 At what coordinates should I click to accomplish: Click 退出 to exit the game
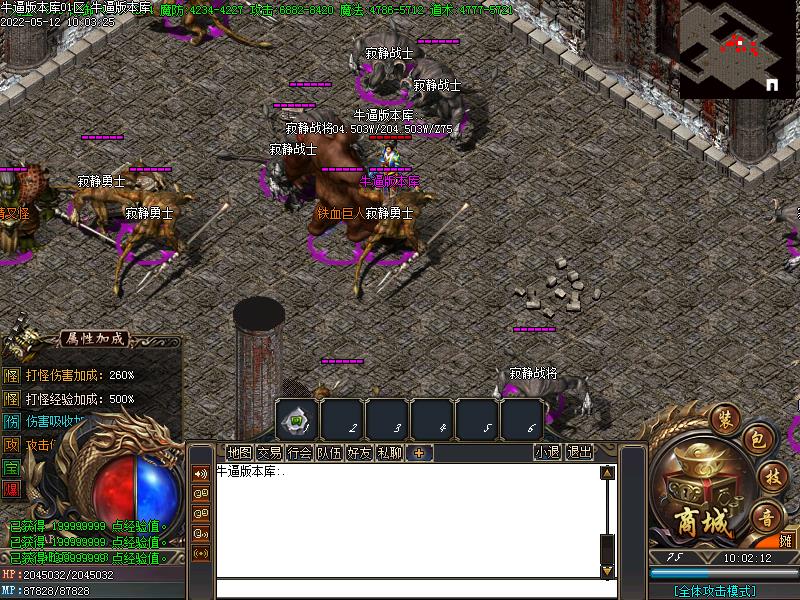(579, 452)
